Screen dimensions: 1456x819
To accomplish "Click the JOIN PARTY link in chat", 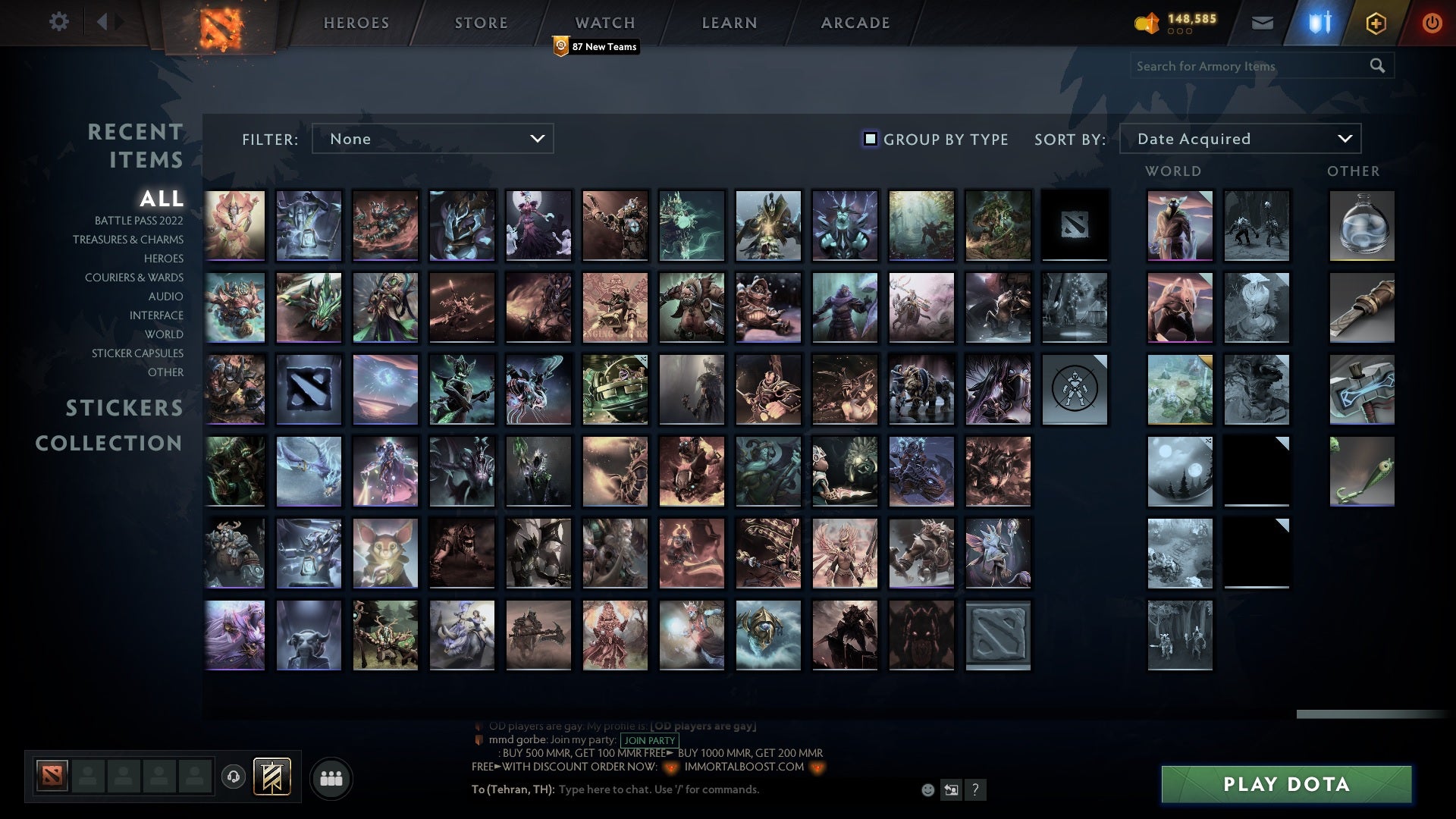I will 648,739.
